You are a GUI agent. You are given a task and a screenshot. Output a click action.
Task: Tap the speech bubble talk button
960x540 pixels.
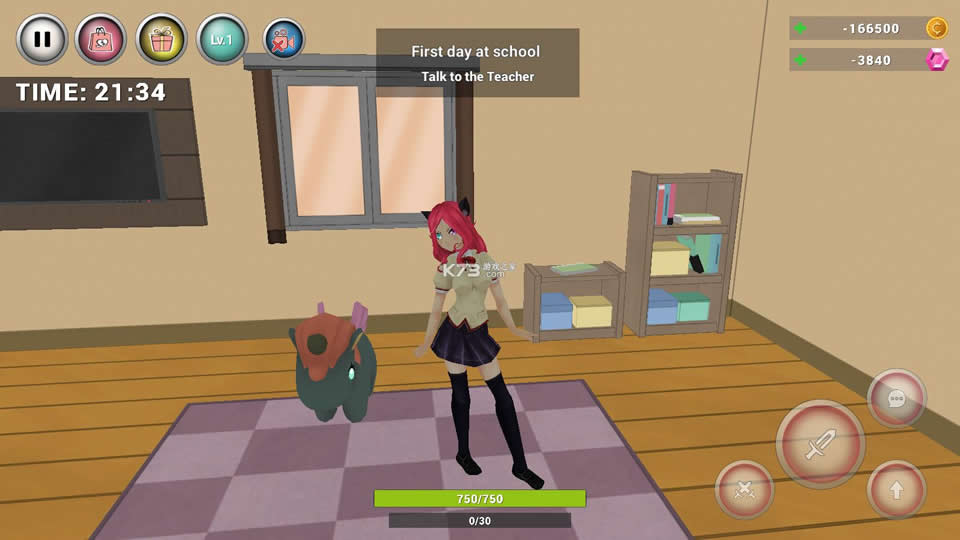pos(896,398)
